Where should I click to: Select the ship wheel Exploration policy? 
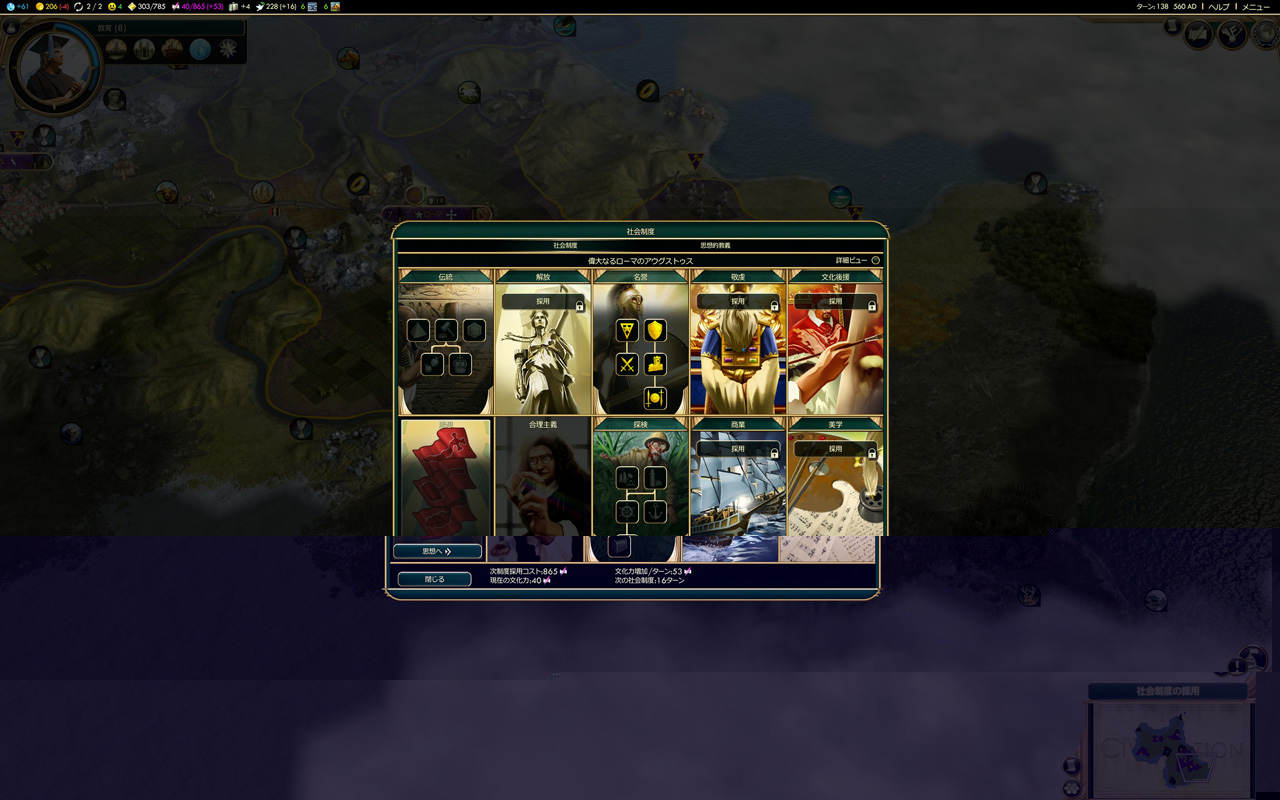point(627,512)
